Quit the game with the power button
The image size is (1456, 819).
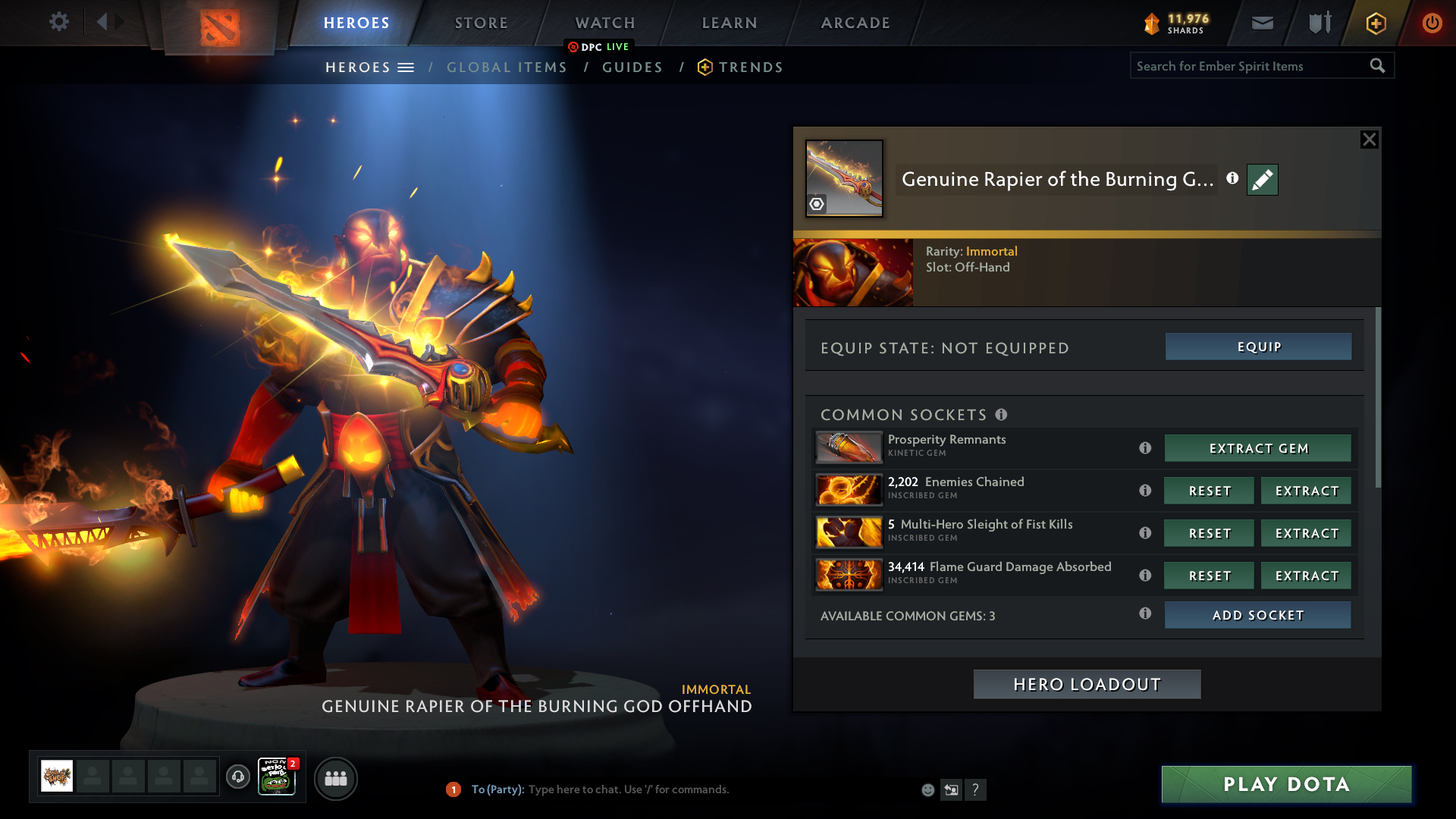pos(1432,23)
